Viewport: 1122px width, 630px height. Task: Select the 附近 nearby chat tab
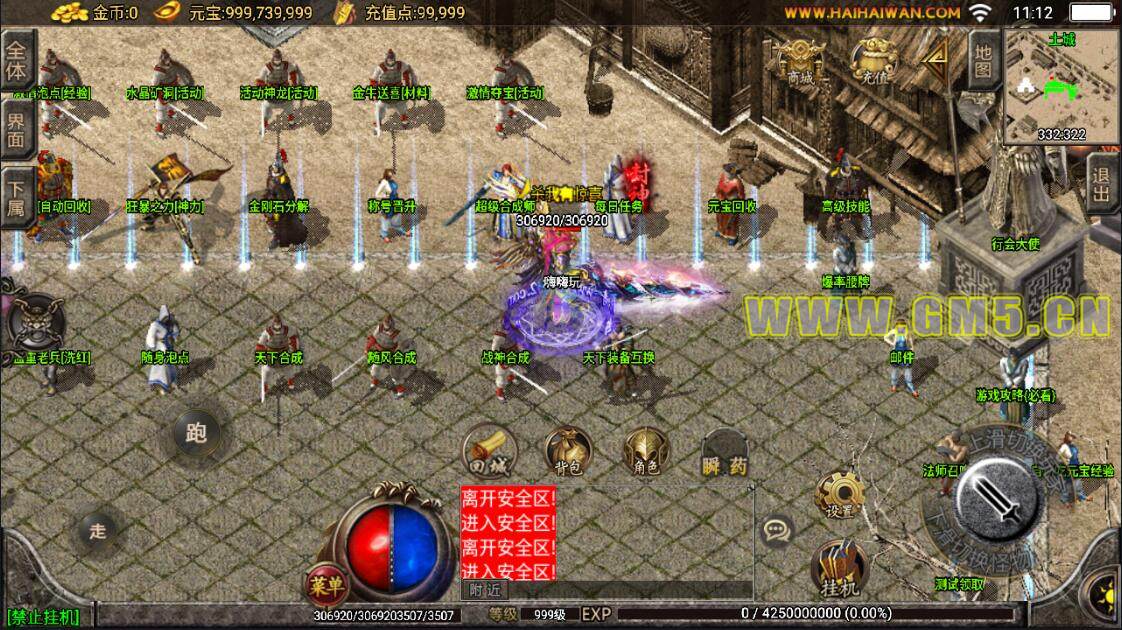[x=484, y=590]
